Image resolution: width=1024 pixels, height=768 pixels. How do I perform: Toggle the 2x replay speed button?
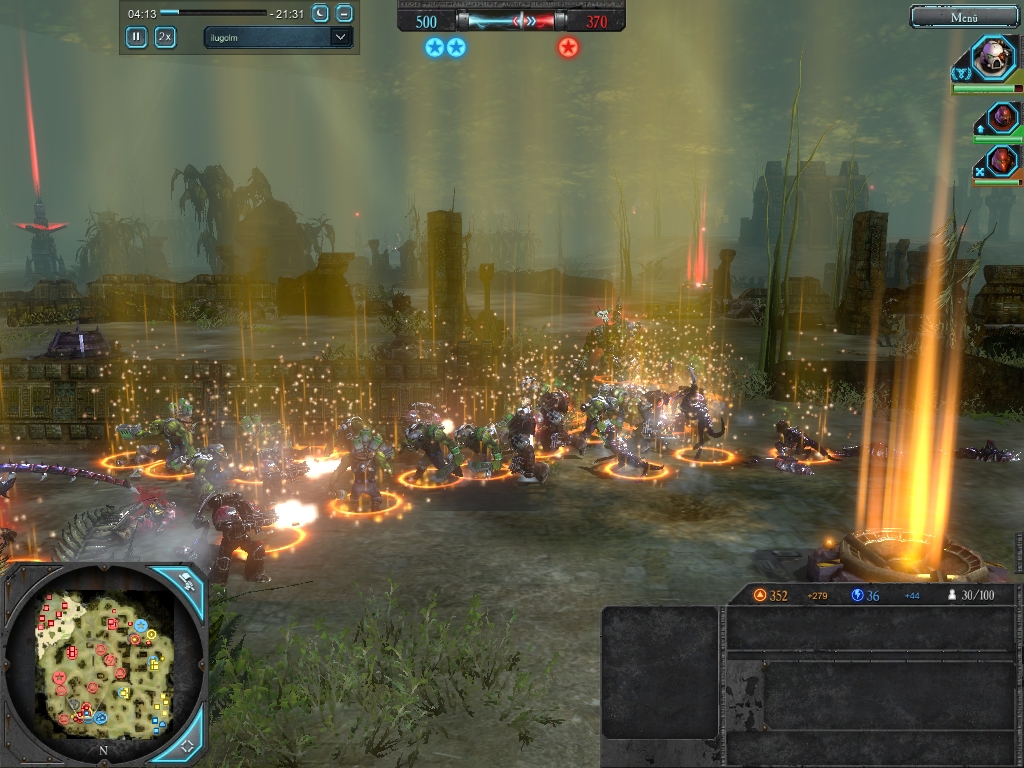coord(165,37)
